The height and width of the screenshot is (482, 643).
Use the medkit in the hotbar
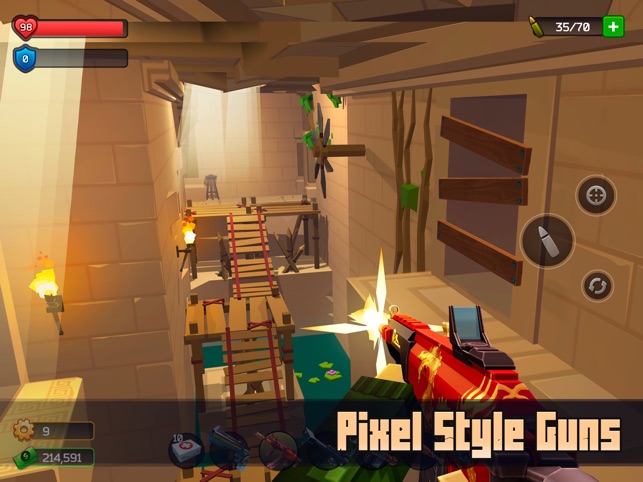[x=187, y=451]
